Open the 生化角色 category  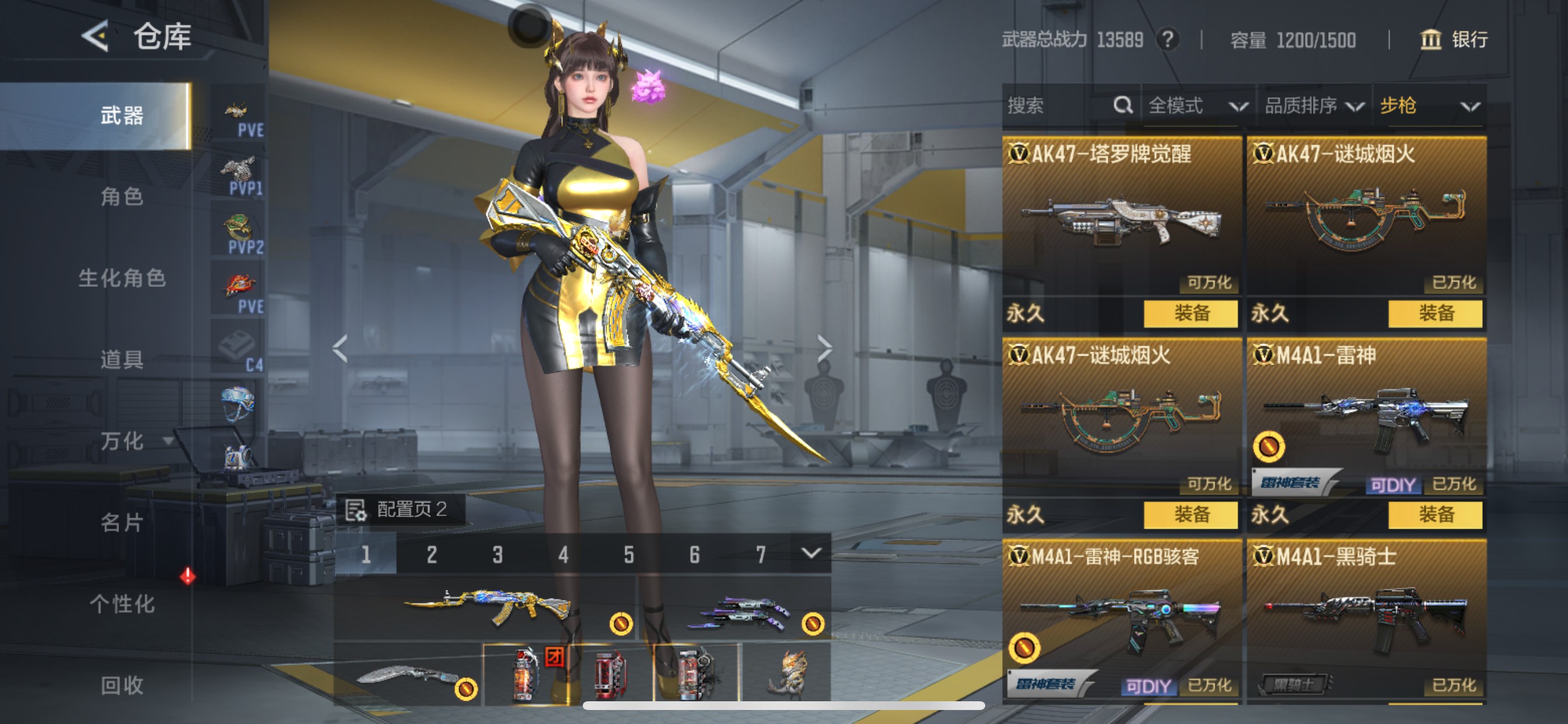click(122, 278)
